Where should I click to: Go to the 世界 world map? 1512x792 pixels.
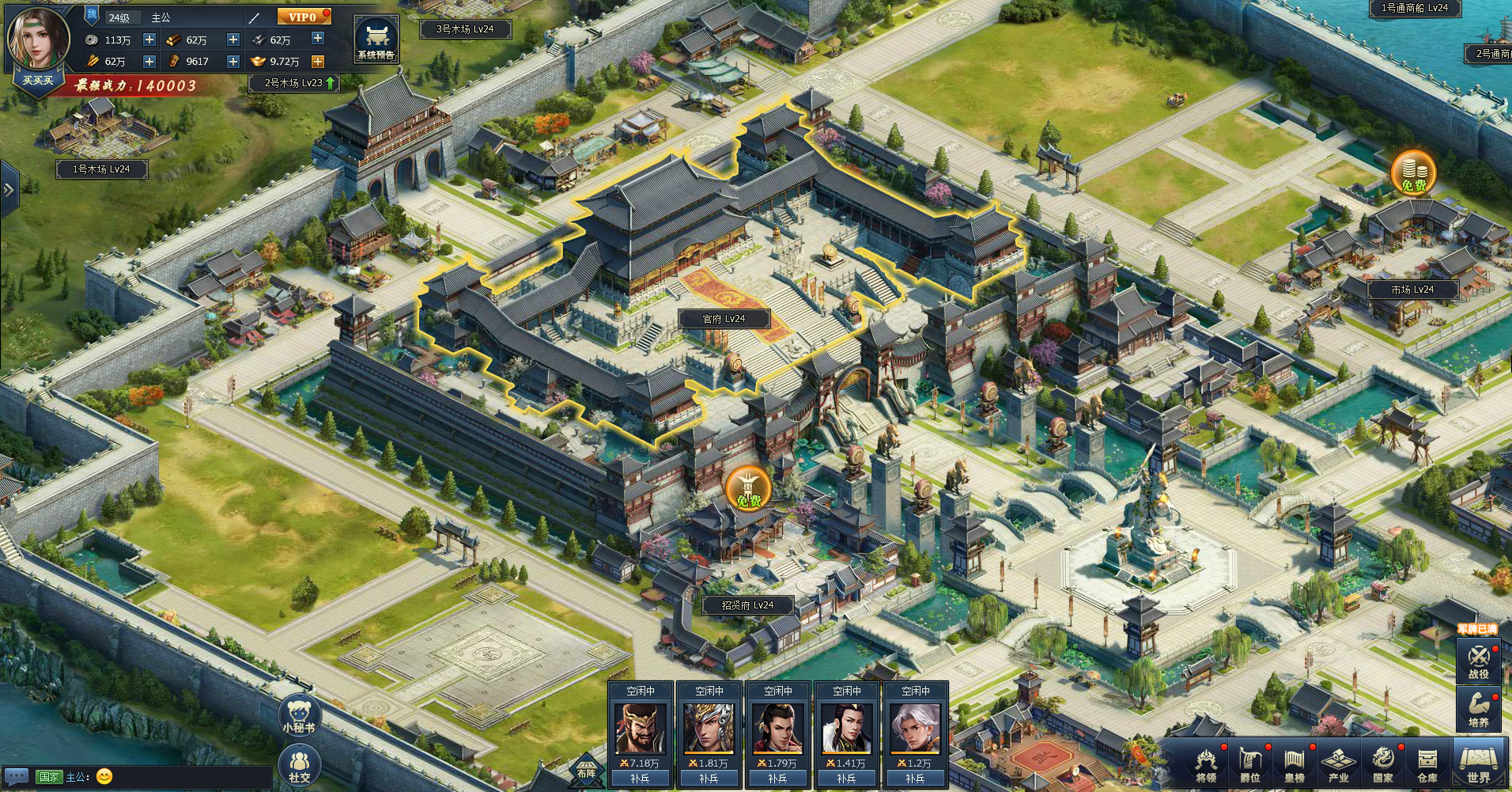pos(1478,764)
